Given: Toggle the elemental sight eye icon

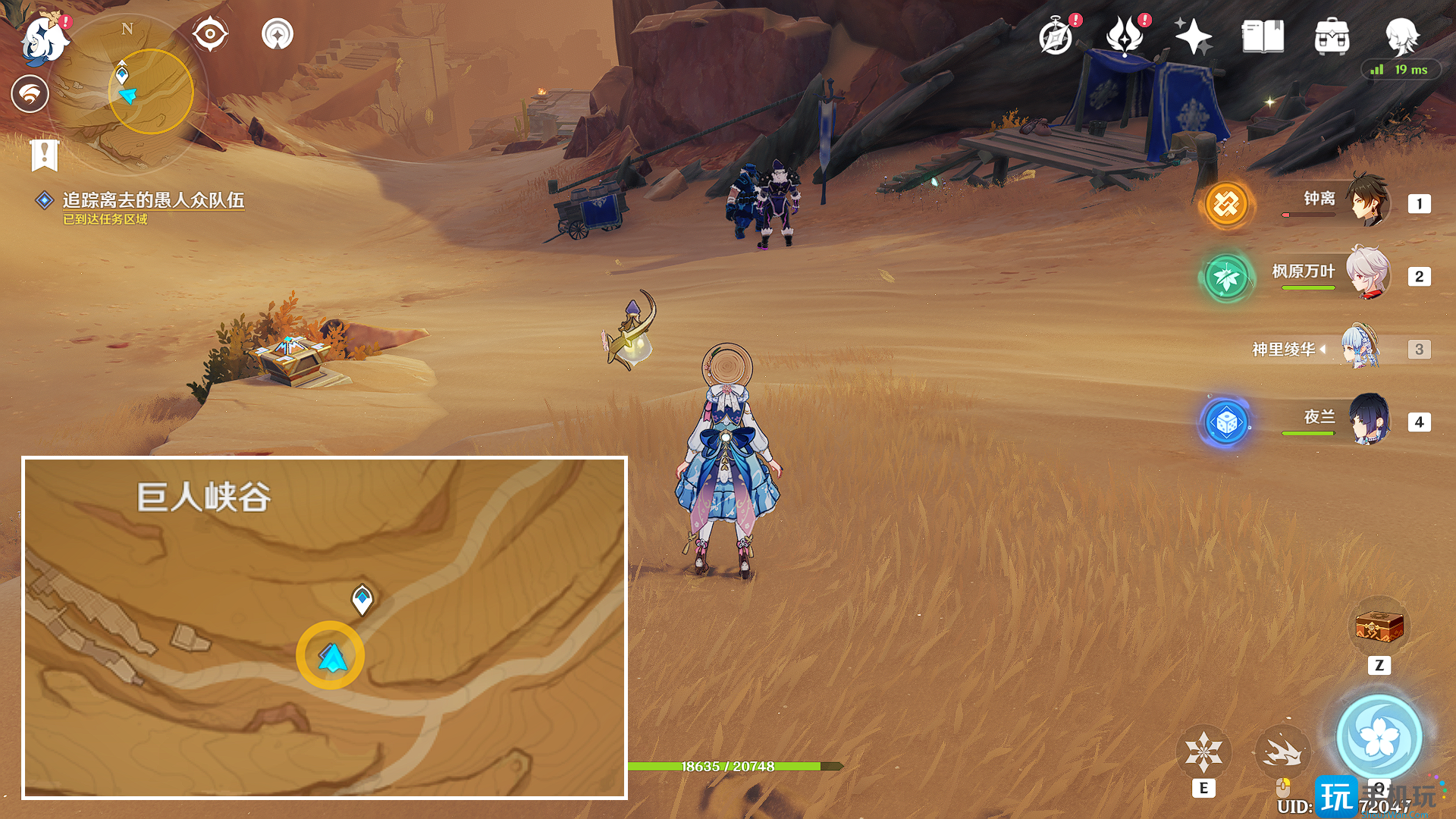Looking at the screenshot, I should 210,34.
